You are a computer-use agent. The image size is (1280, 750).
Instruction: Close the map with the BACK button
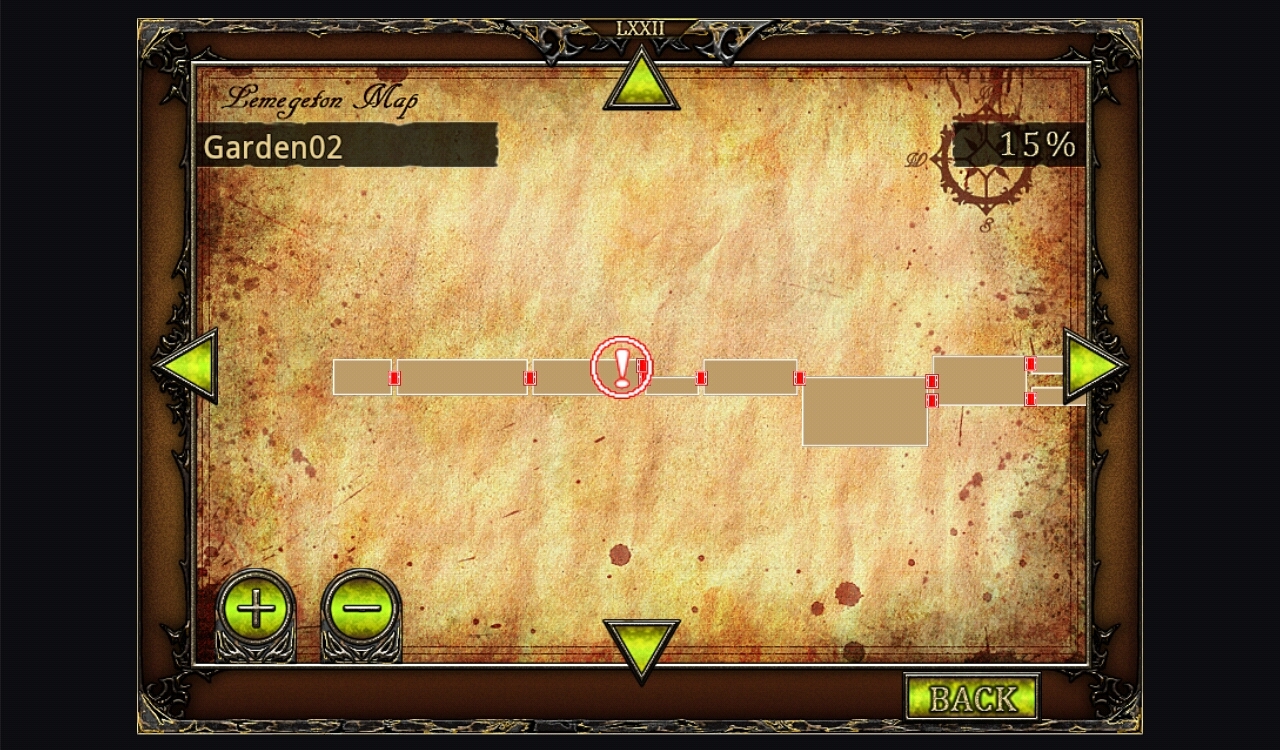click(x=971, y=698)
